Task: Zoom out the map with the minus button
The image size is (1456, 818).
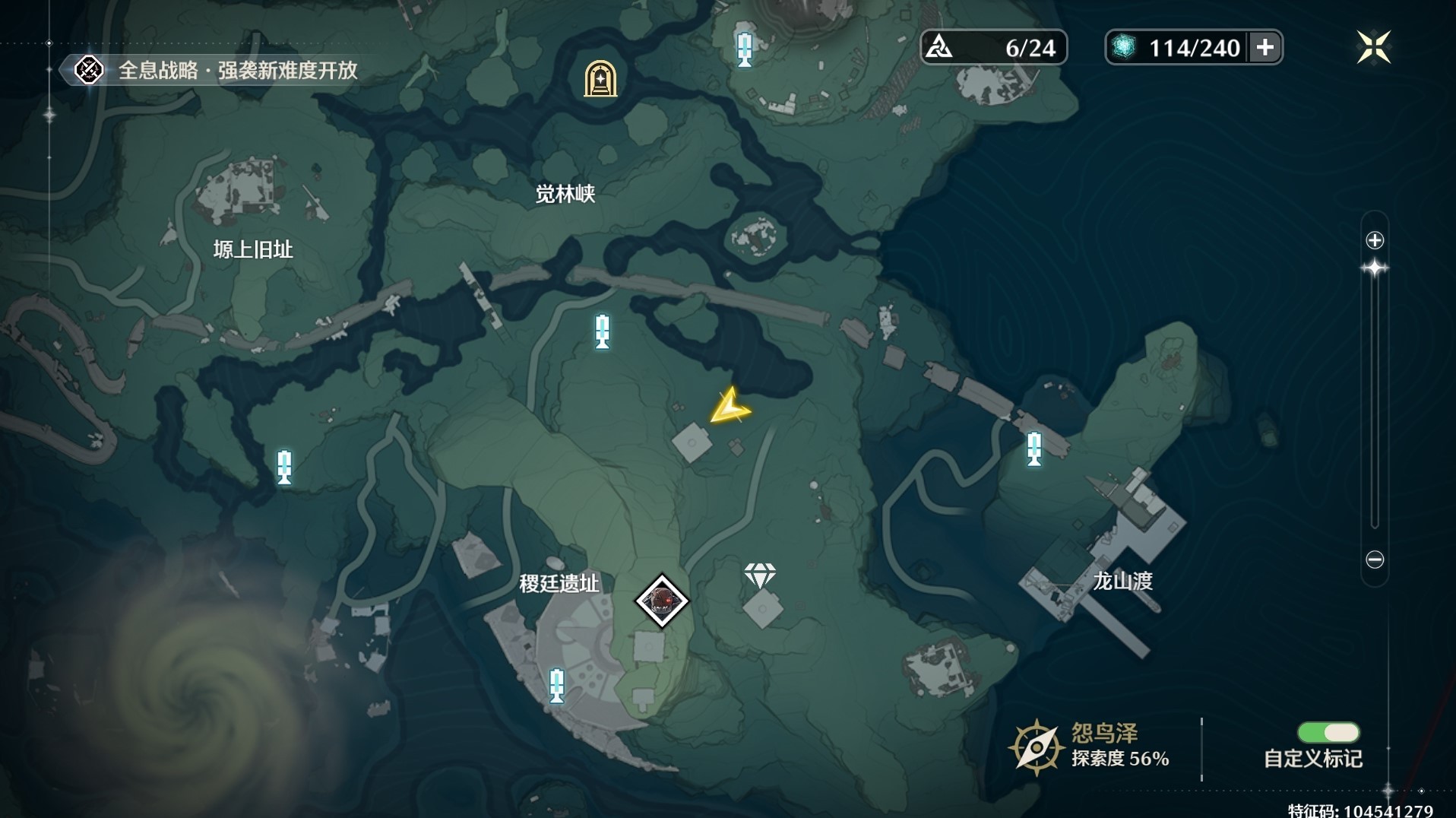Action: point(1375,560)
